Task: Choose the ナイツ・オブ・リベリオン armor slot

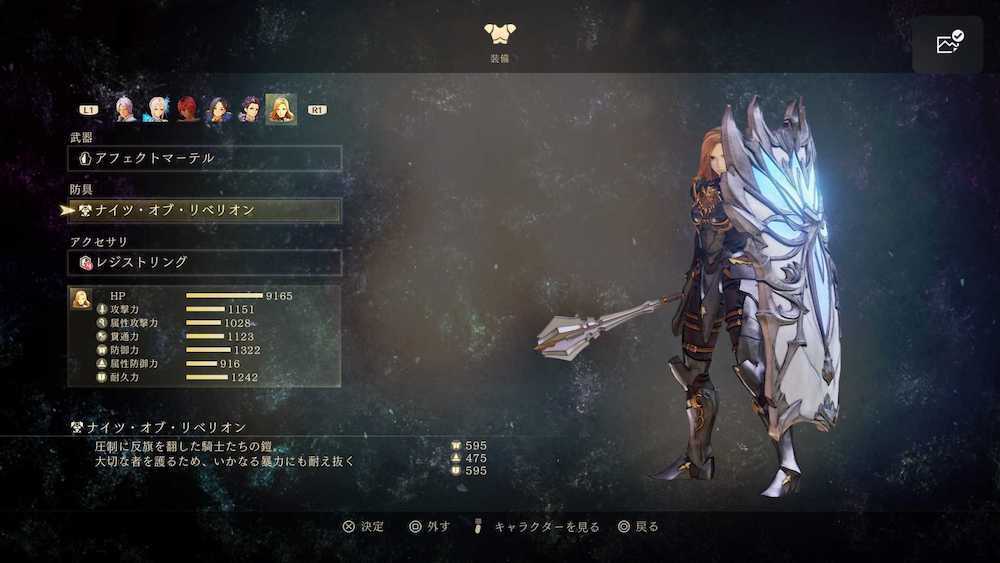Action: (206, 210)
